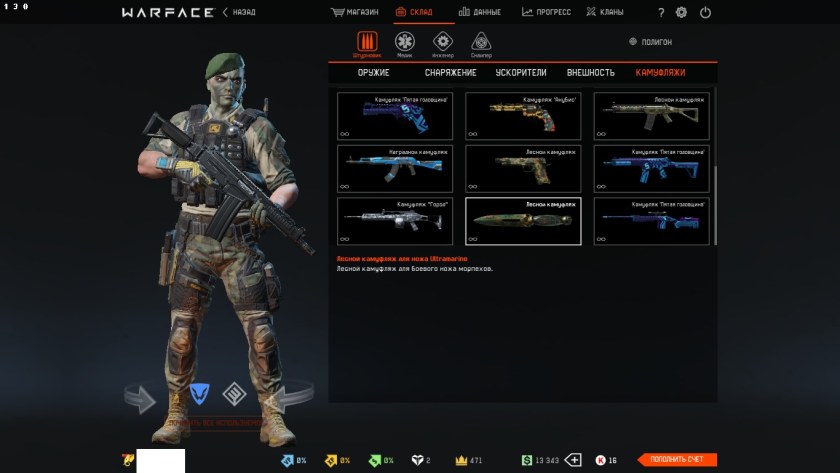Select the forest camouflage knife item
Screen dimensions: 840x473
[522, 221]
